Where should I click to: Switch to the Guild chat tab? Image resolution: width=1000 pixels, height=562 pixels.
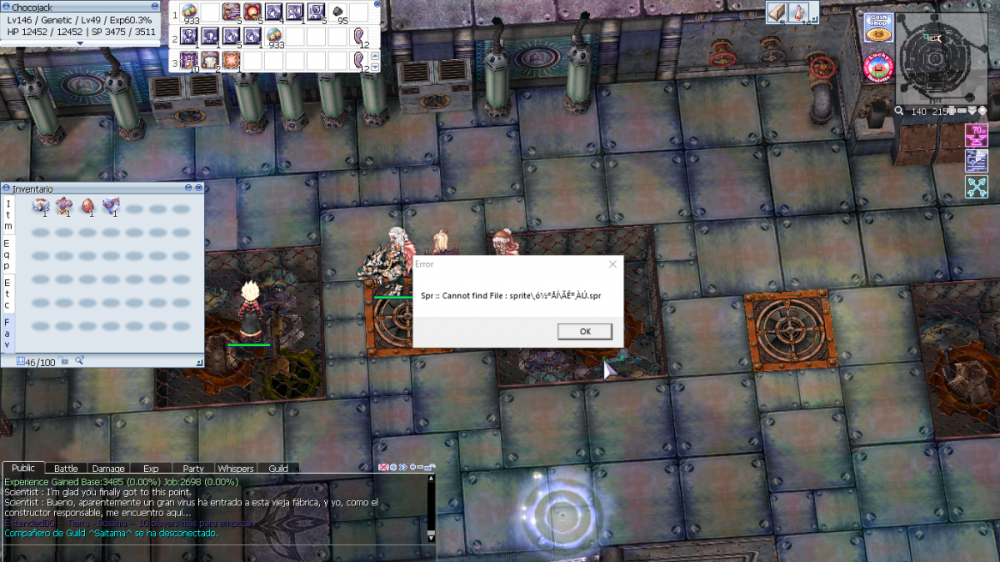coord(278,468)
